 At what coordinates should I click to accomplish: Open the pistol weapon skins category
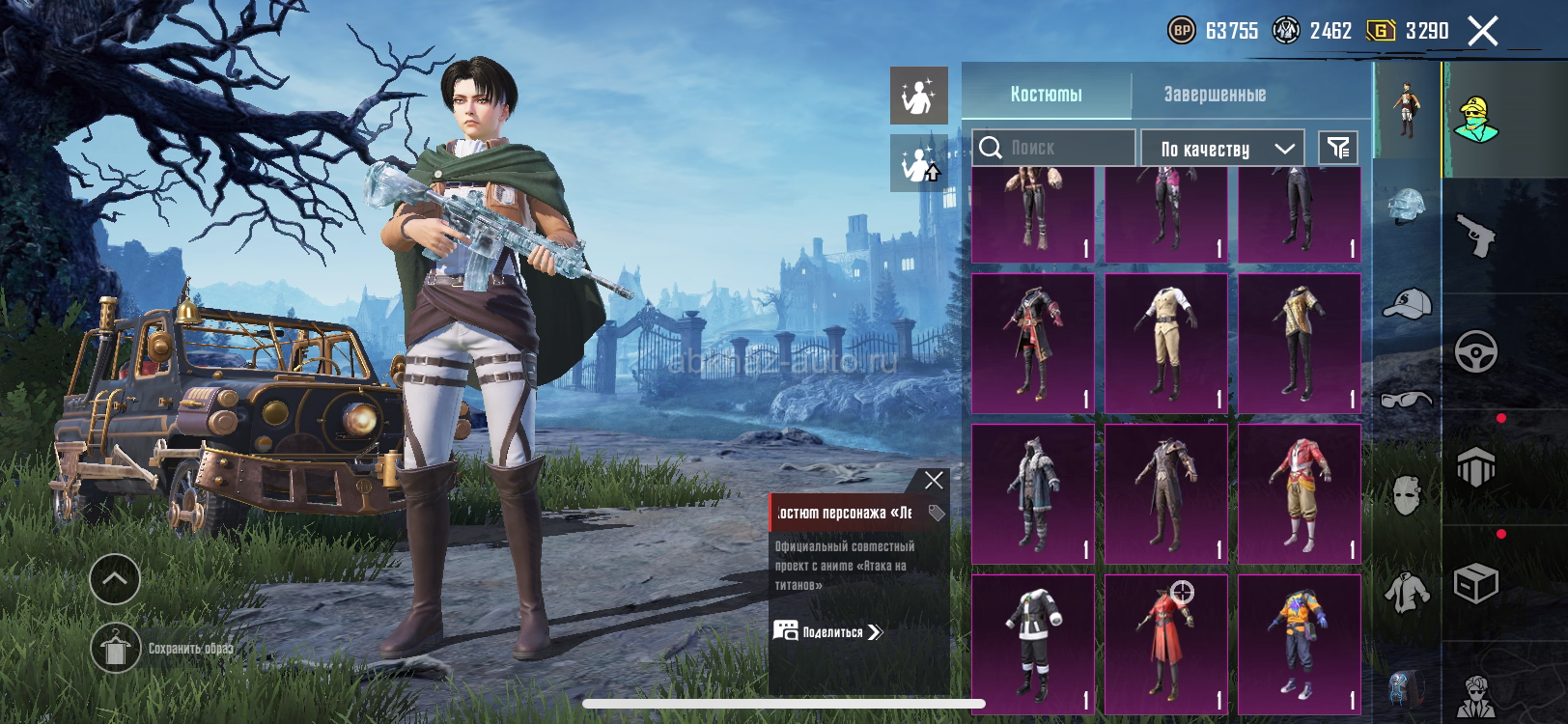pyautogui.click(x=1476, y=236)
